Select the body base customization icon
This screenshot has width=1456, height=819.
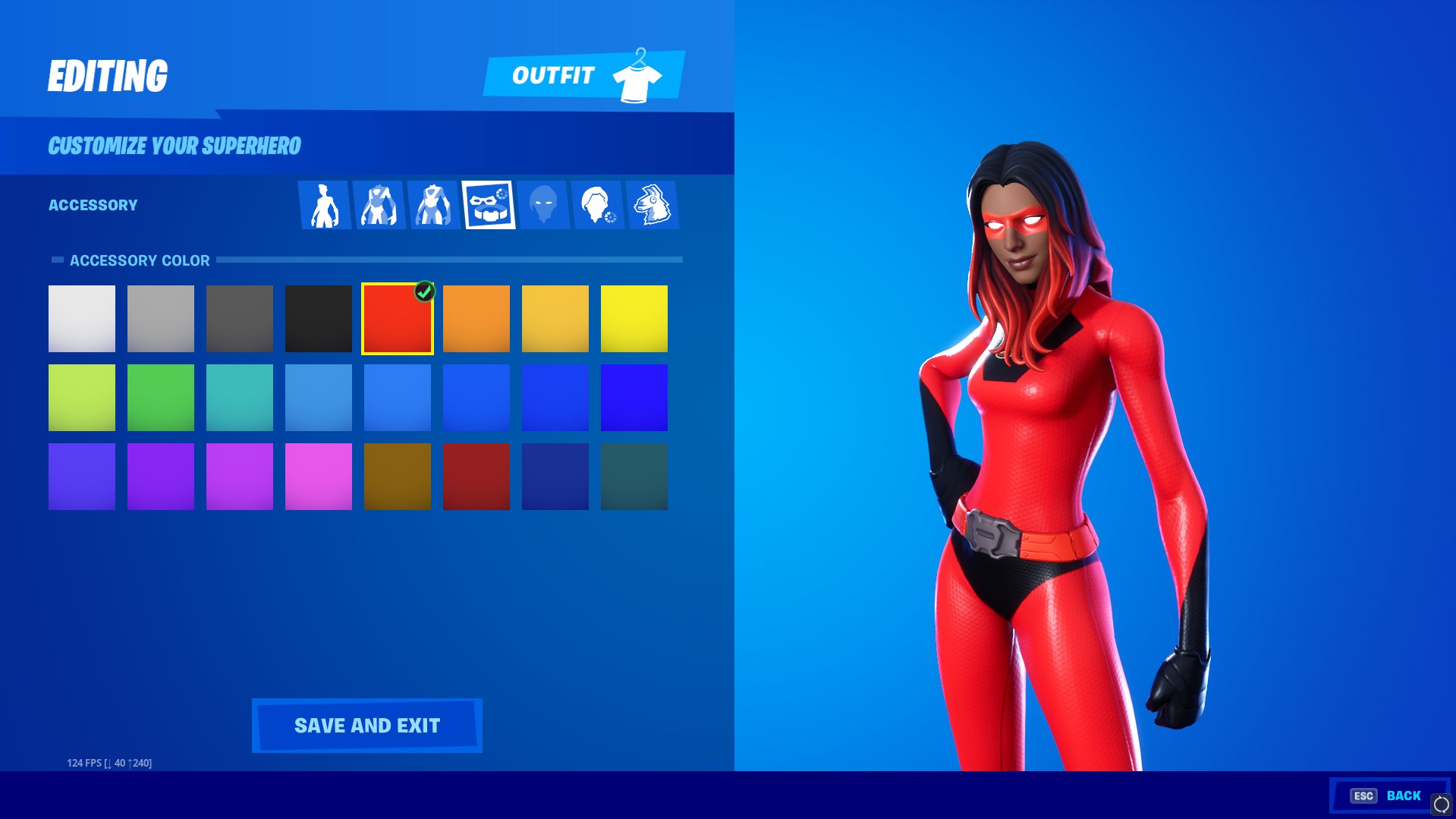(326, 205)
